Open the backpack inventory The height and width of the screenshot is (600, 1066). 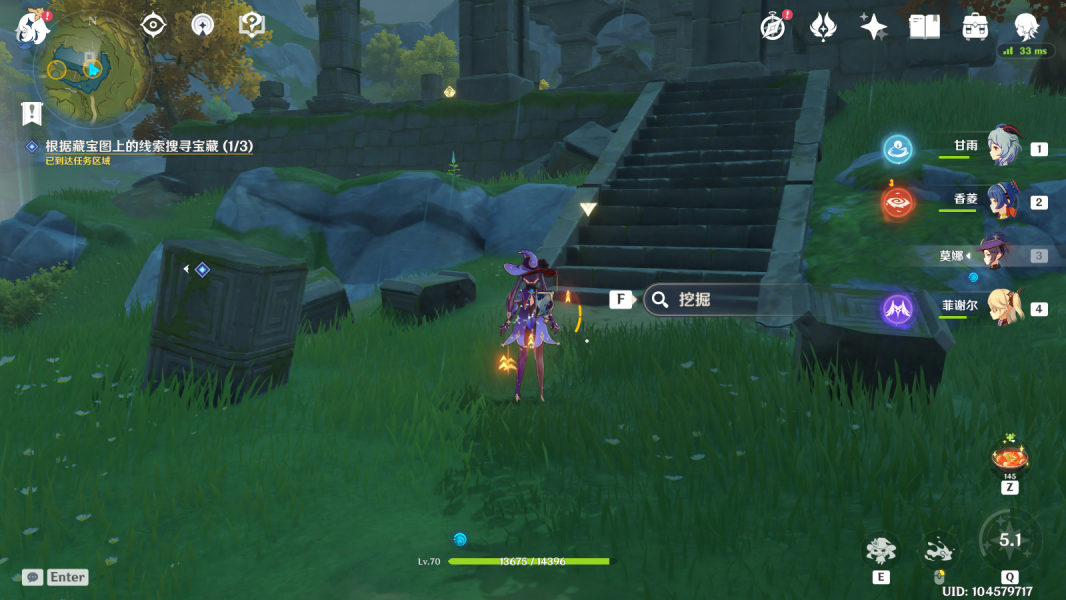click(975, 27)
